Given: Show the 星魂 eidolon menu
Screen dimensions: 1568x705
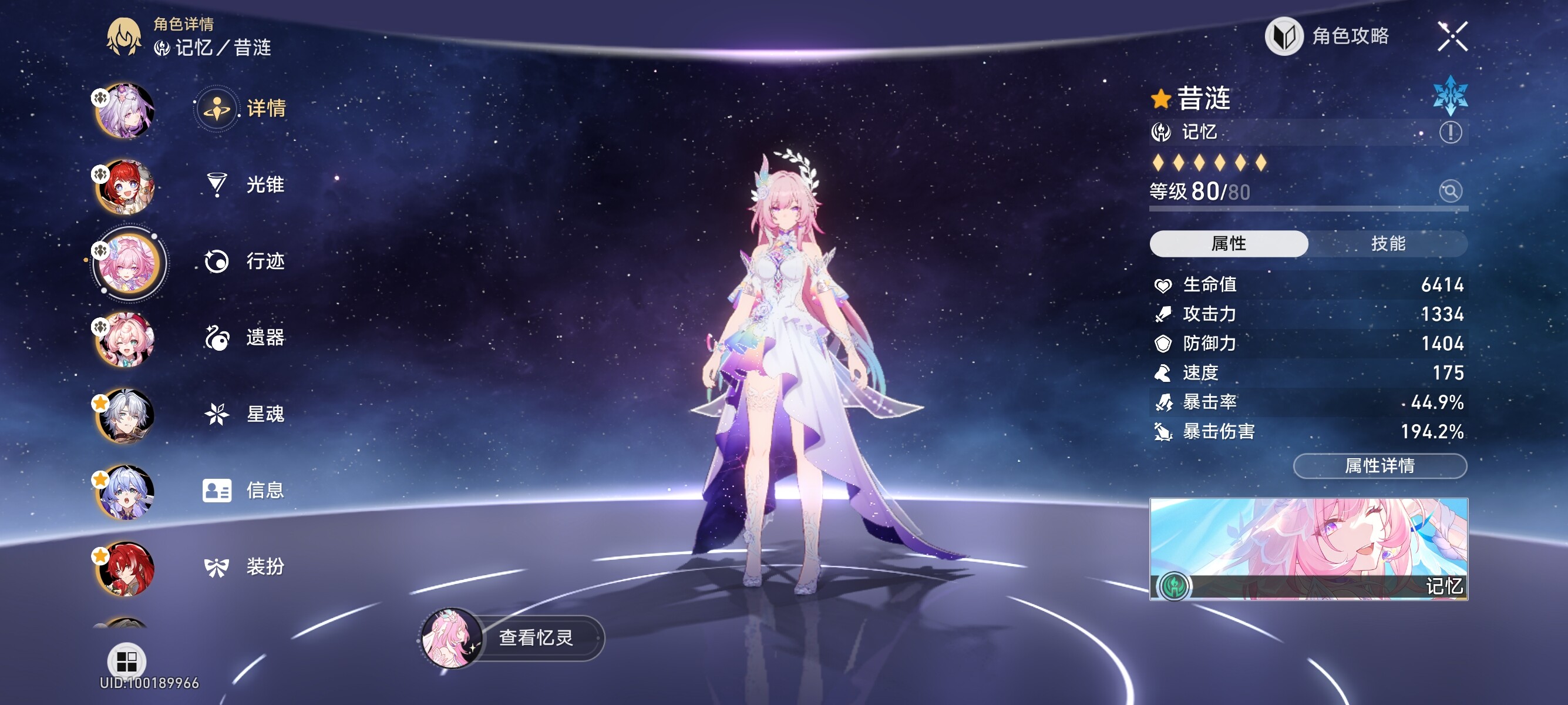Looking at the screenshot, I should pos(244,414).
